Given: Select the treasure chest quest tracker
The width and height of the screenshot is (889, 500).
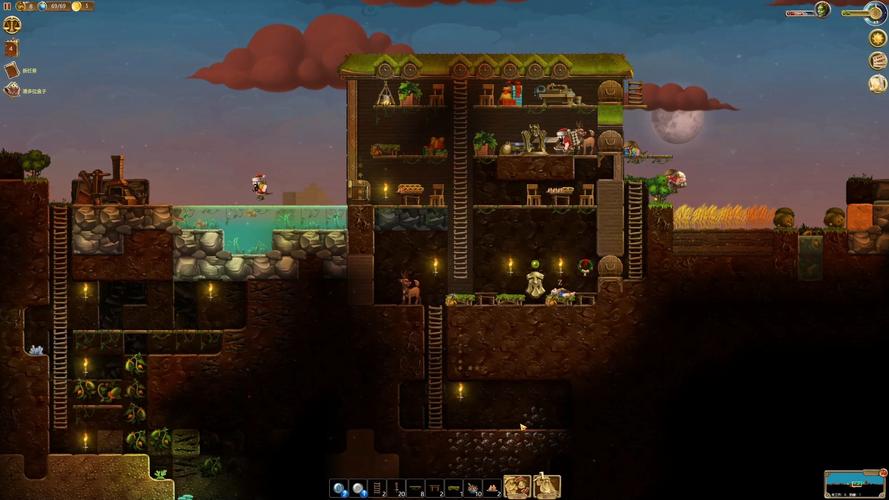Looking at the screenshot, I should (x=11, y=90).
